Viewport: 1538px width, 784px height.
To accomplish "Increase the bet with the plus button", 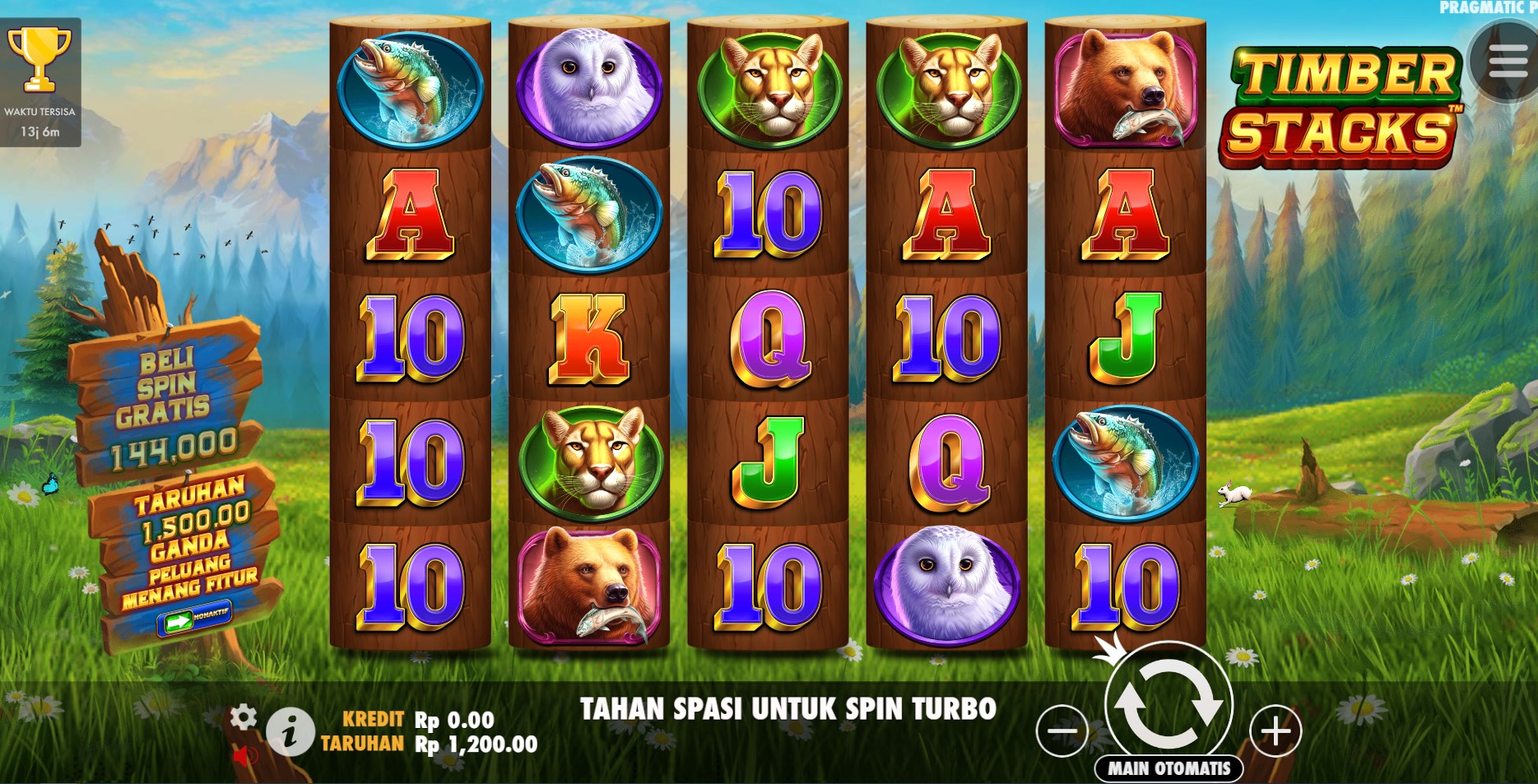I will [x=1275, y=731].
